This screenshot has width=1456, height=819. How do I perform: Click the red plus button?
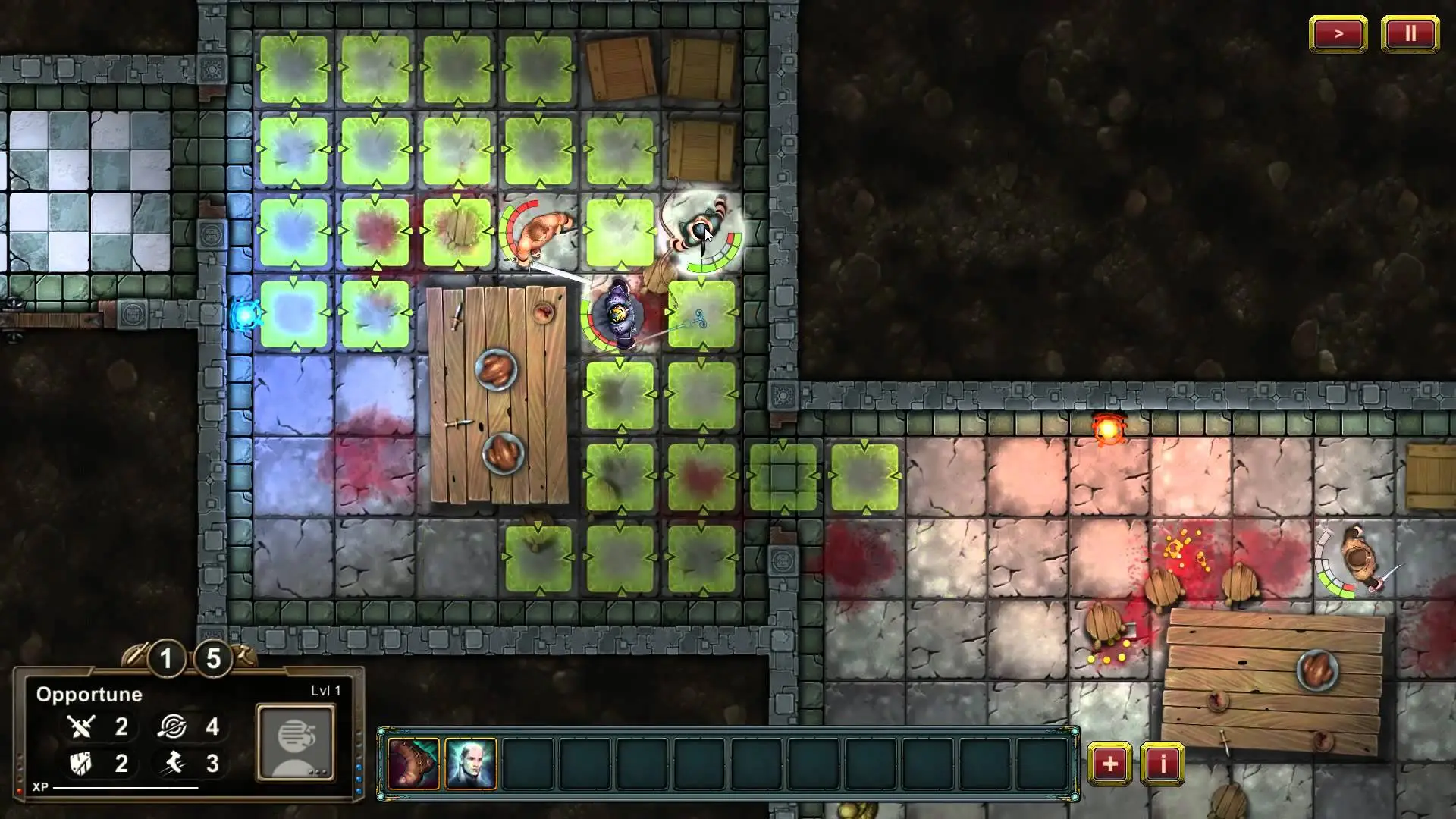tap(1109, 764)
